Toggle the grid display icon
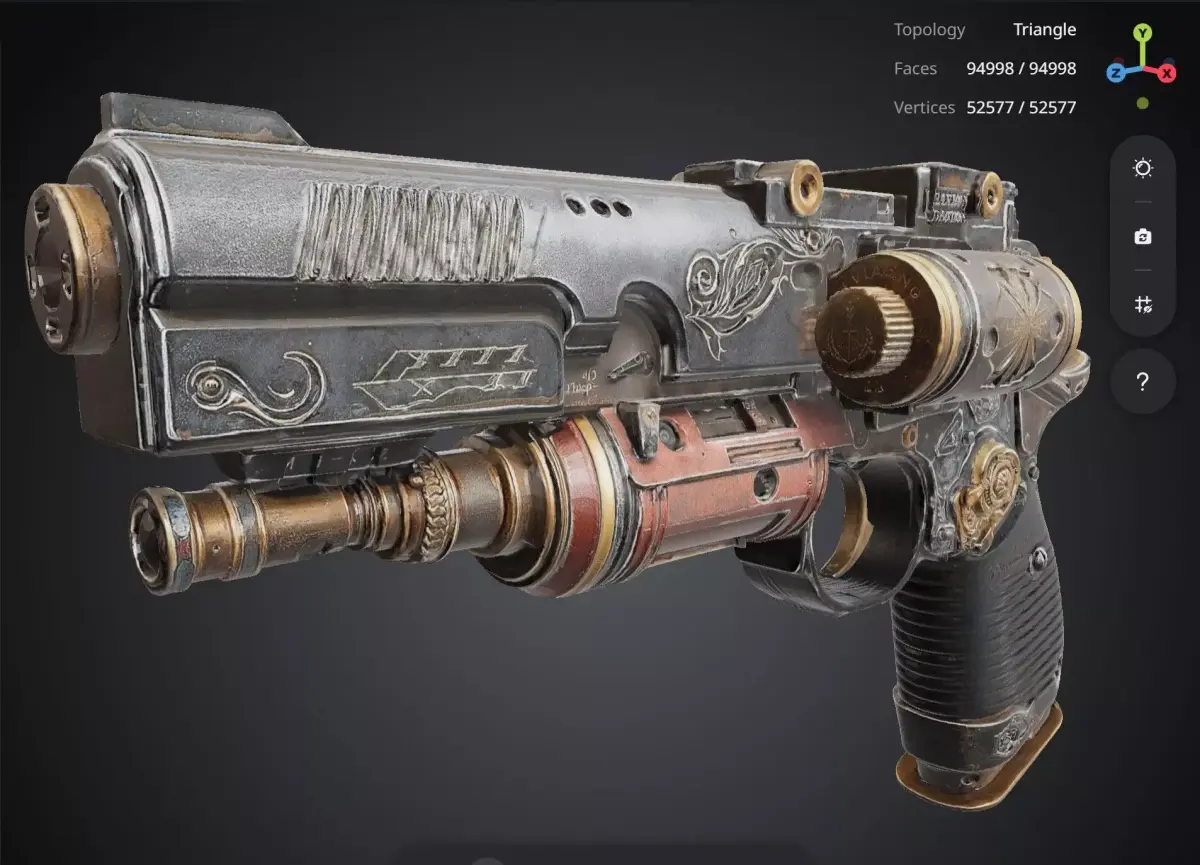Image resolution: width=1200 pixels, height=865 pixels. coord(1143,305)
